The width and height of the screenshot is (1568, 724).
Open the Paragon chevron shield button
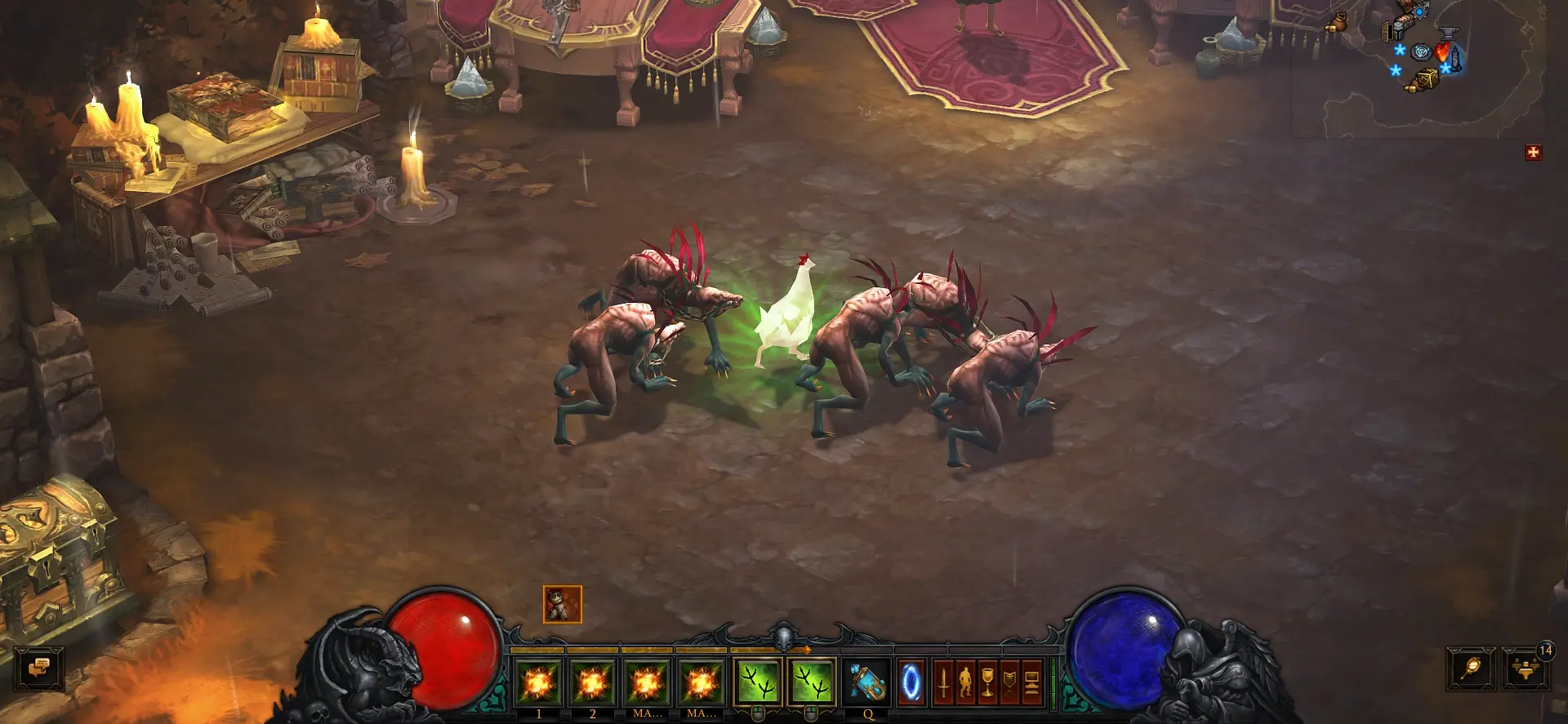[1009, 682]
